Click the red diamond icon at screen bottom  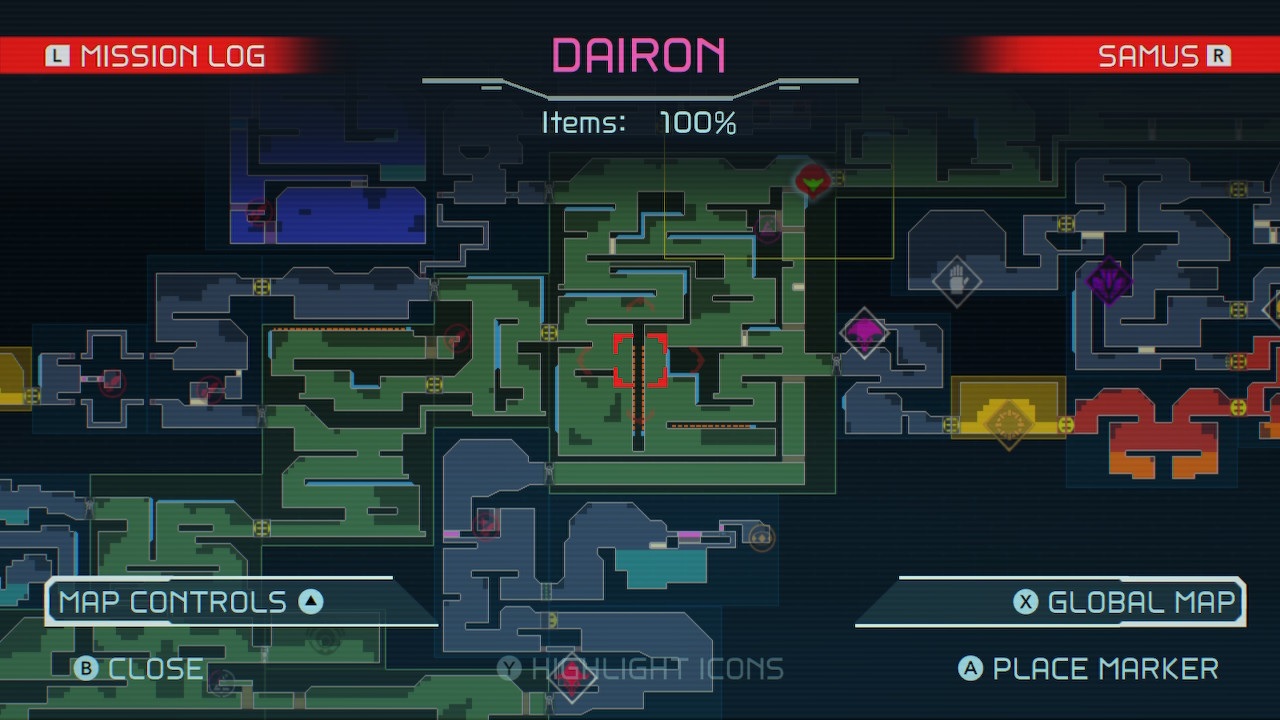point(573,677)
